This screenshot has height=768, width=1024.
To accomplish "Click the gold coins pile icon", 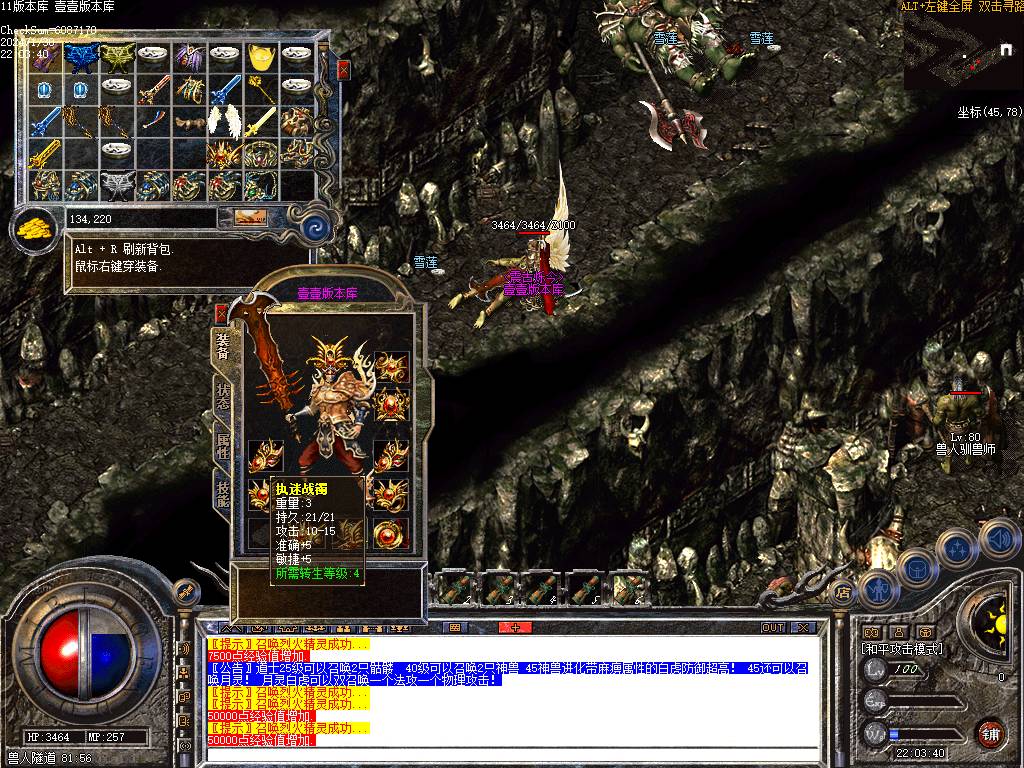I will pos(36,226).
